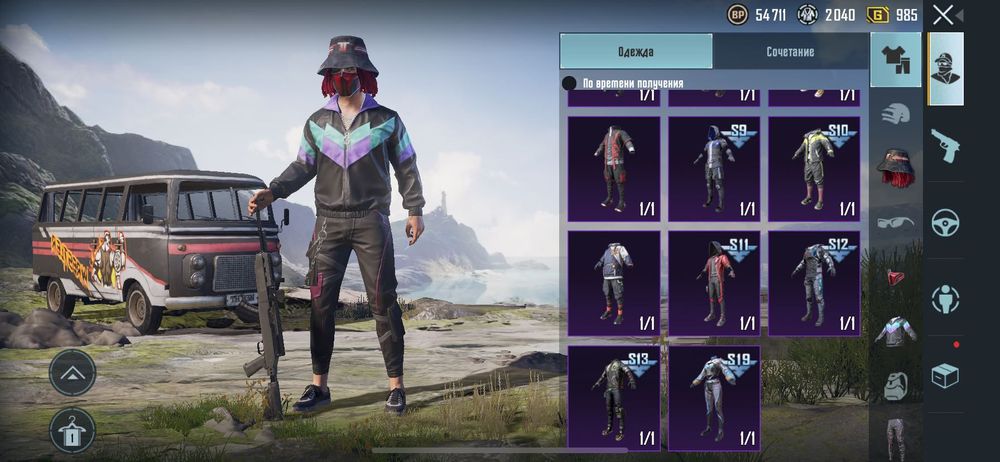The image size is (1000, 462).
Task: Switch to the Одежда tab
Action: [636, 51]
